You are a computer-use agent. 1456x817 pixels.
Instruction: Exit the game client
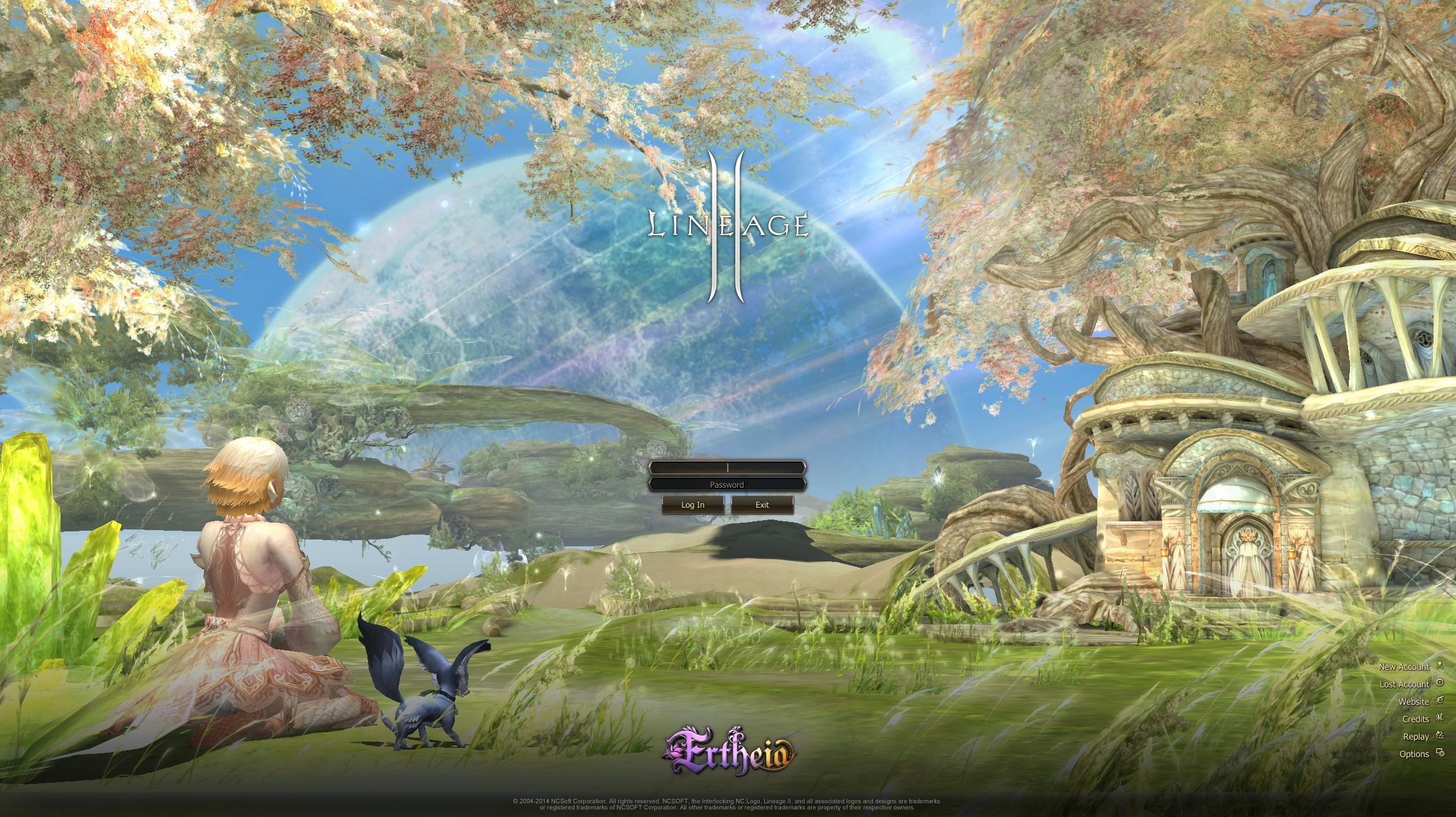pos(762,505)
